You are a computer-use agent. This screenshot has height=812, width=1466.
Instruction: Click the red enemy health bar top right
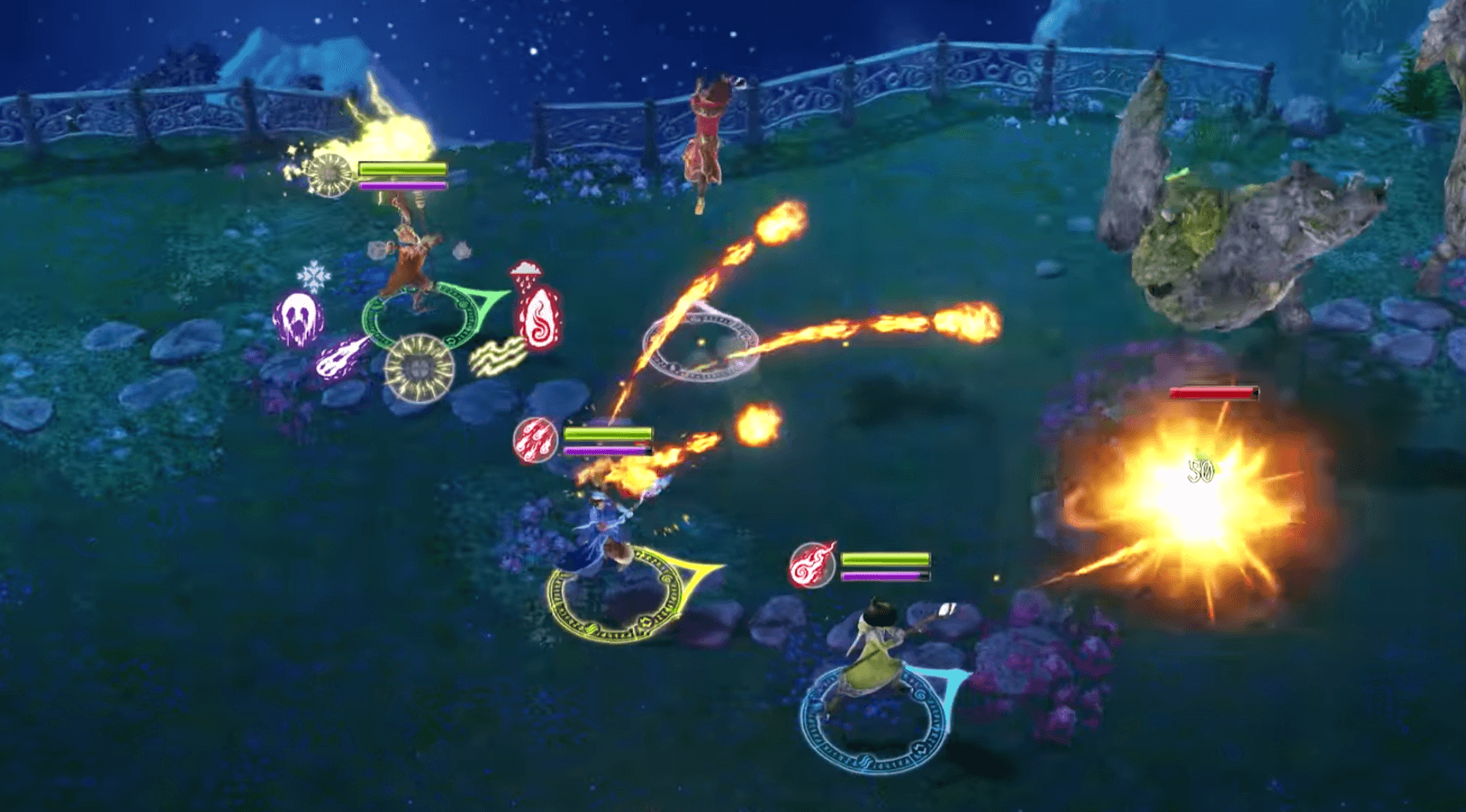[1213, 394]
